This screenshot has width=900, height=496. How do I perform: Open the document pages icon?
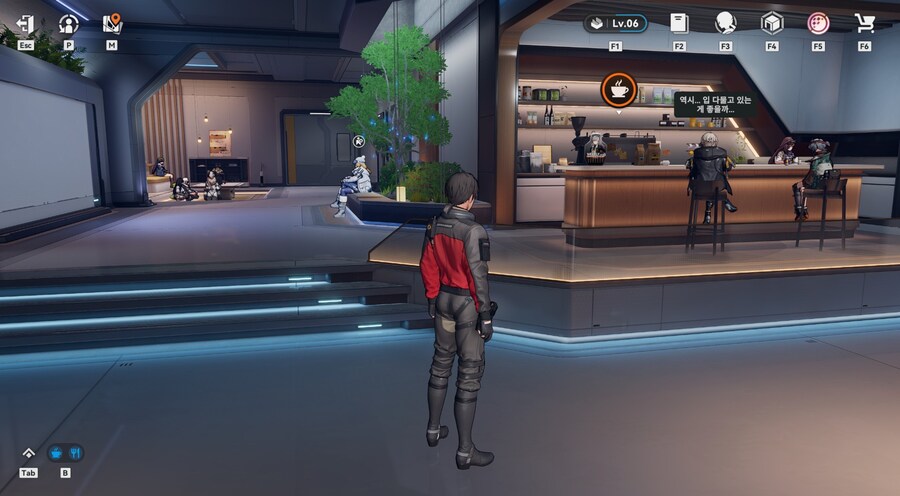(x=679, y=23)
